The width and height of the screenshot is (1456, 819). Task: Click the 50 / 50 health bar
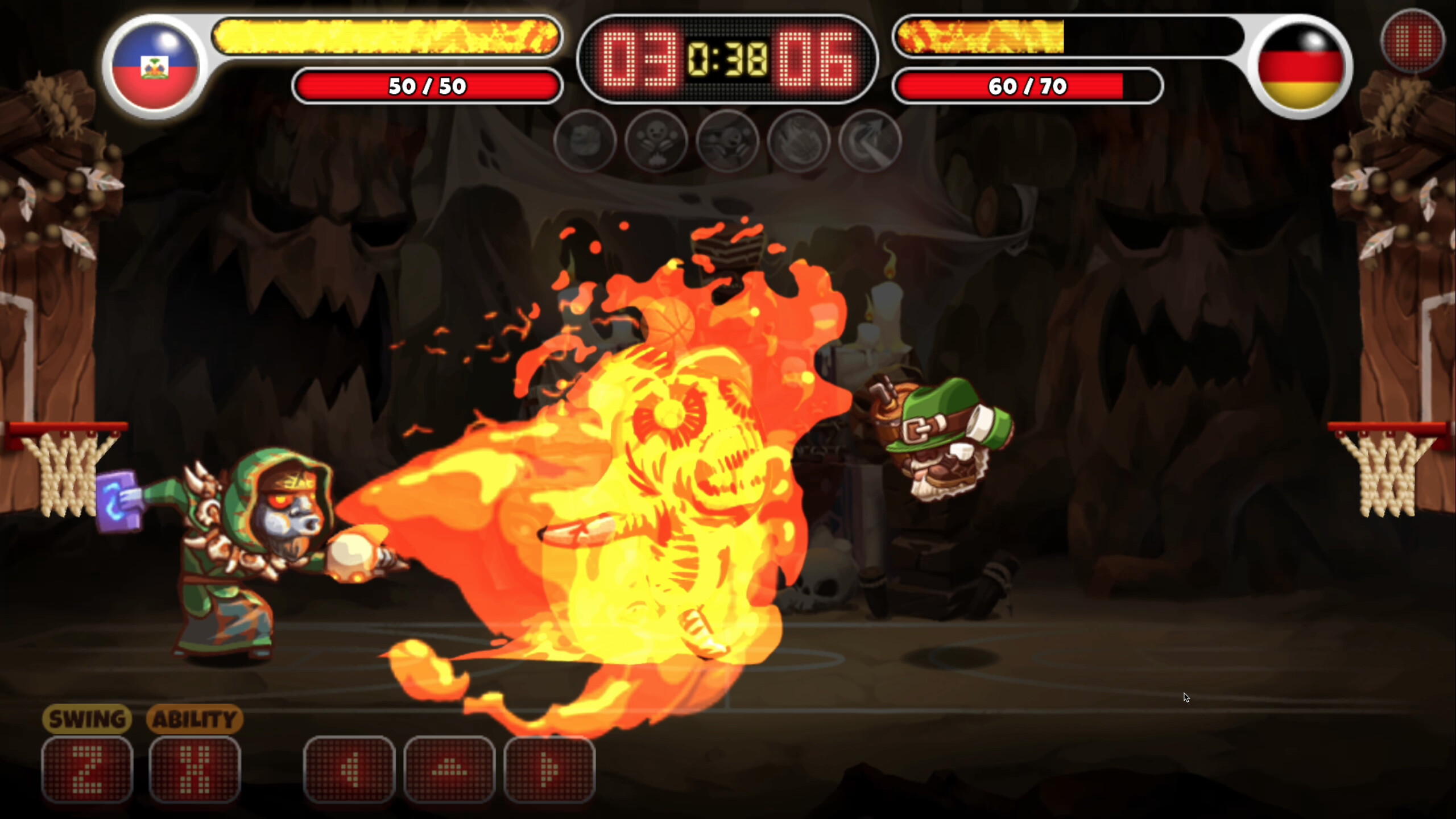click(427, 86)
